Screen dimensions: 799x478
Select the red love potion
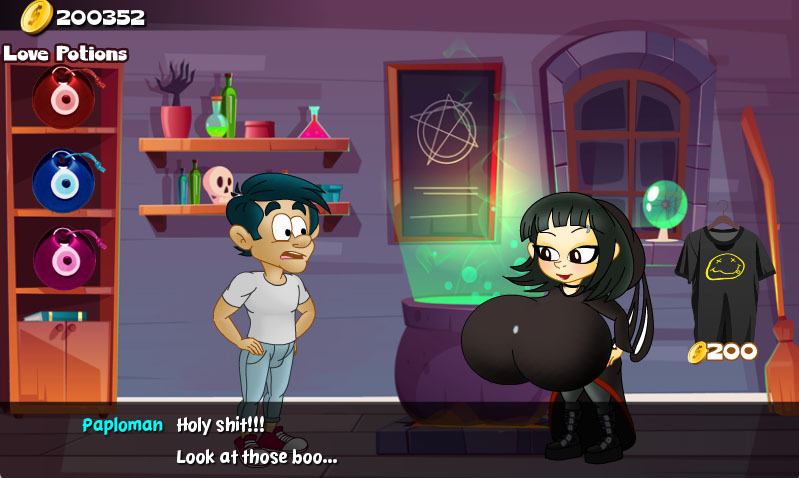(x=62, y=97)
